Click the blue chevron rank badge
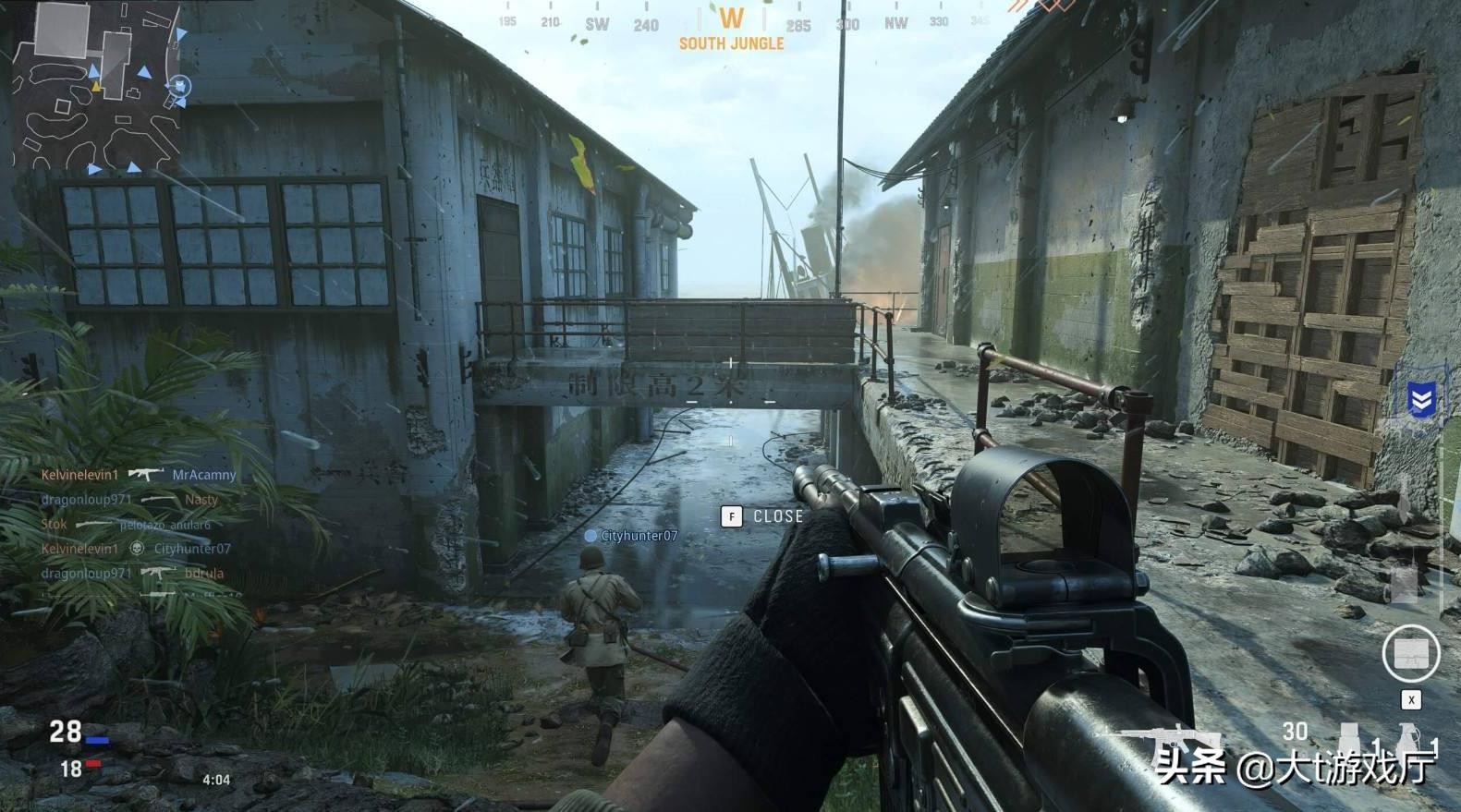 tap(1420, 400)
